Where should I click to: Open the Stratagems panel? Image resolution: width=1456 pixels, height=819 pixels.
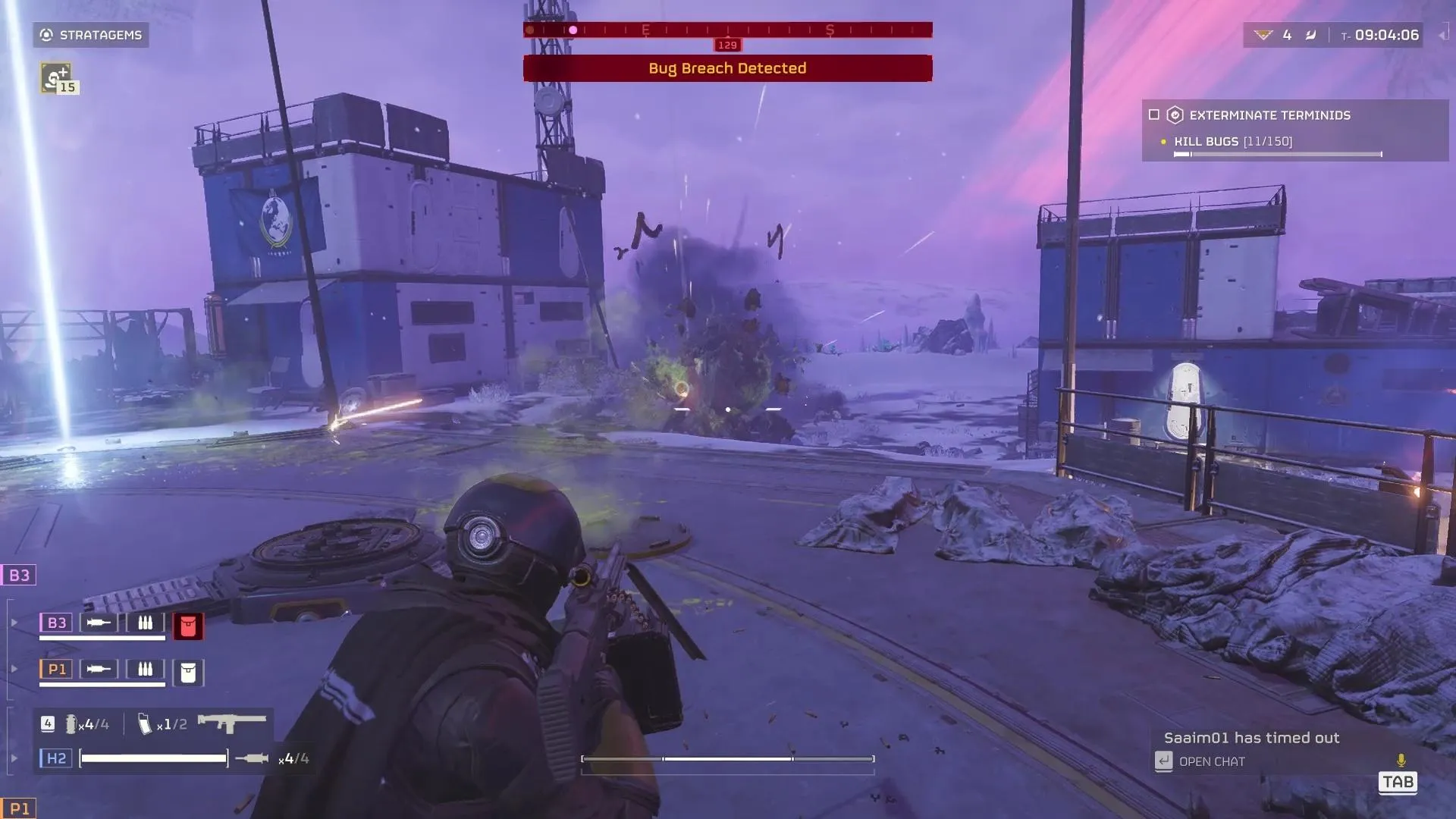[x=91, y=35]
